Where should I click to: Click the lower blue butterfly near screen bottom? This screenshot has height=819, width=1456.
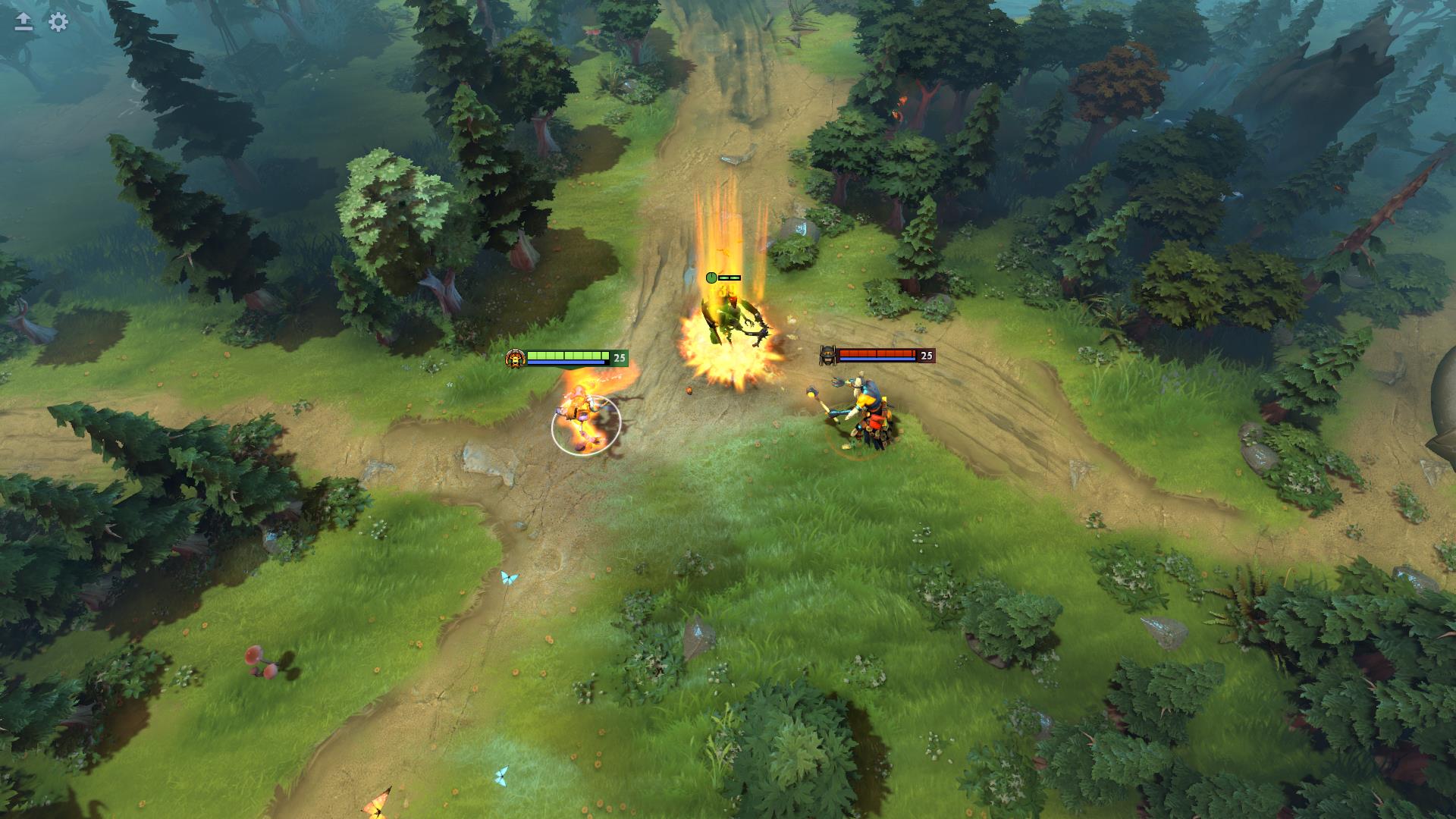500,775
